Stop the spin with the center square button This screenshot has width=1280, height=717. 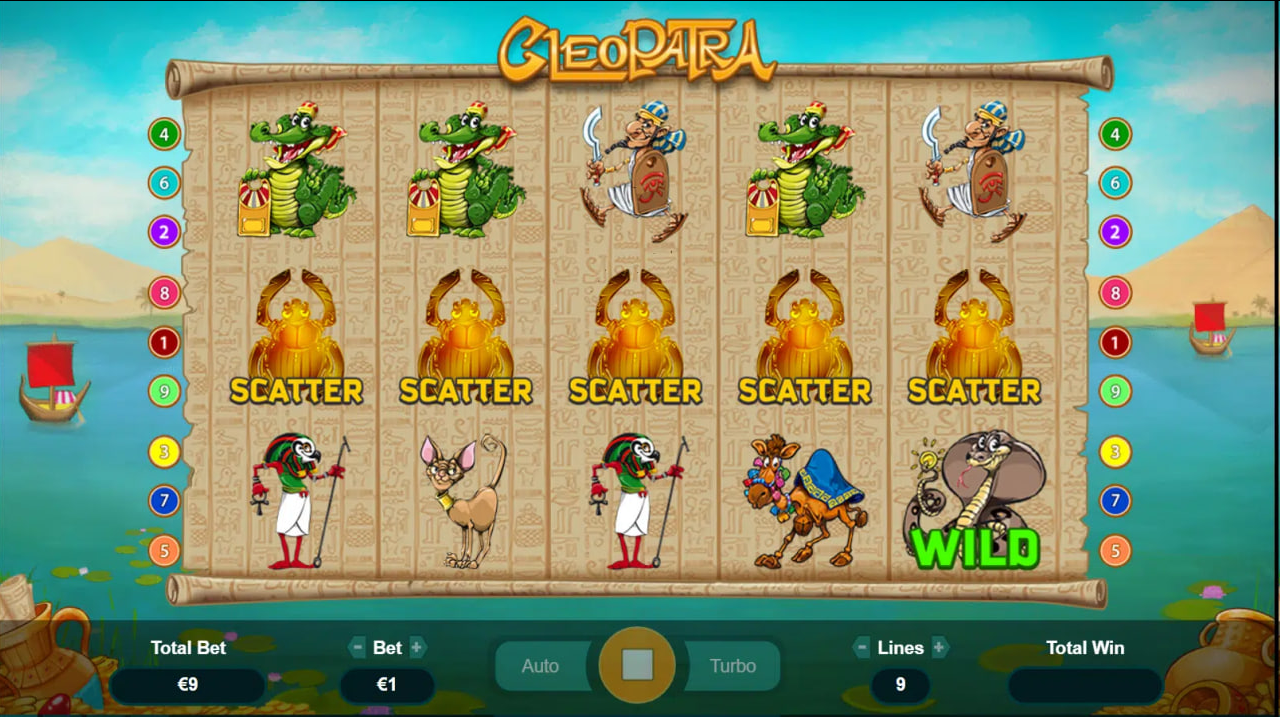click(x=637, y=664)
